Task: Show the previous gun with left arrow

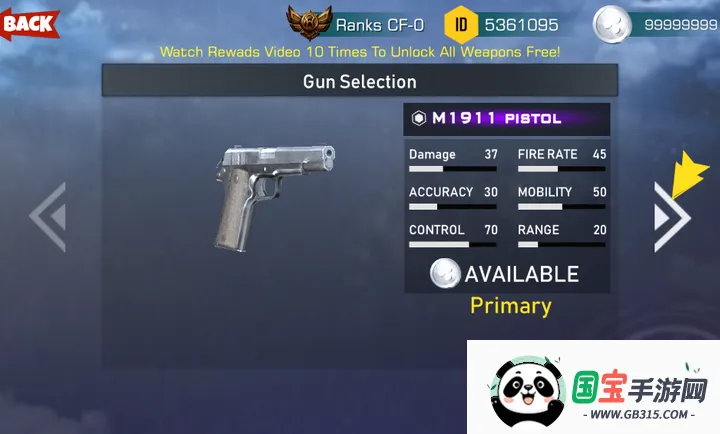Action: pos(48,215)
